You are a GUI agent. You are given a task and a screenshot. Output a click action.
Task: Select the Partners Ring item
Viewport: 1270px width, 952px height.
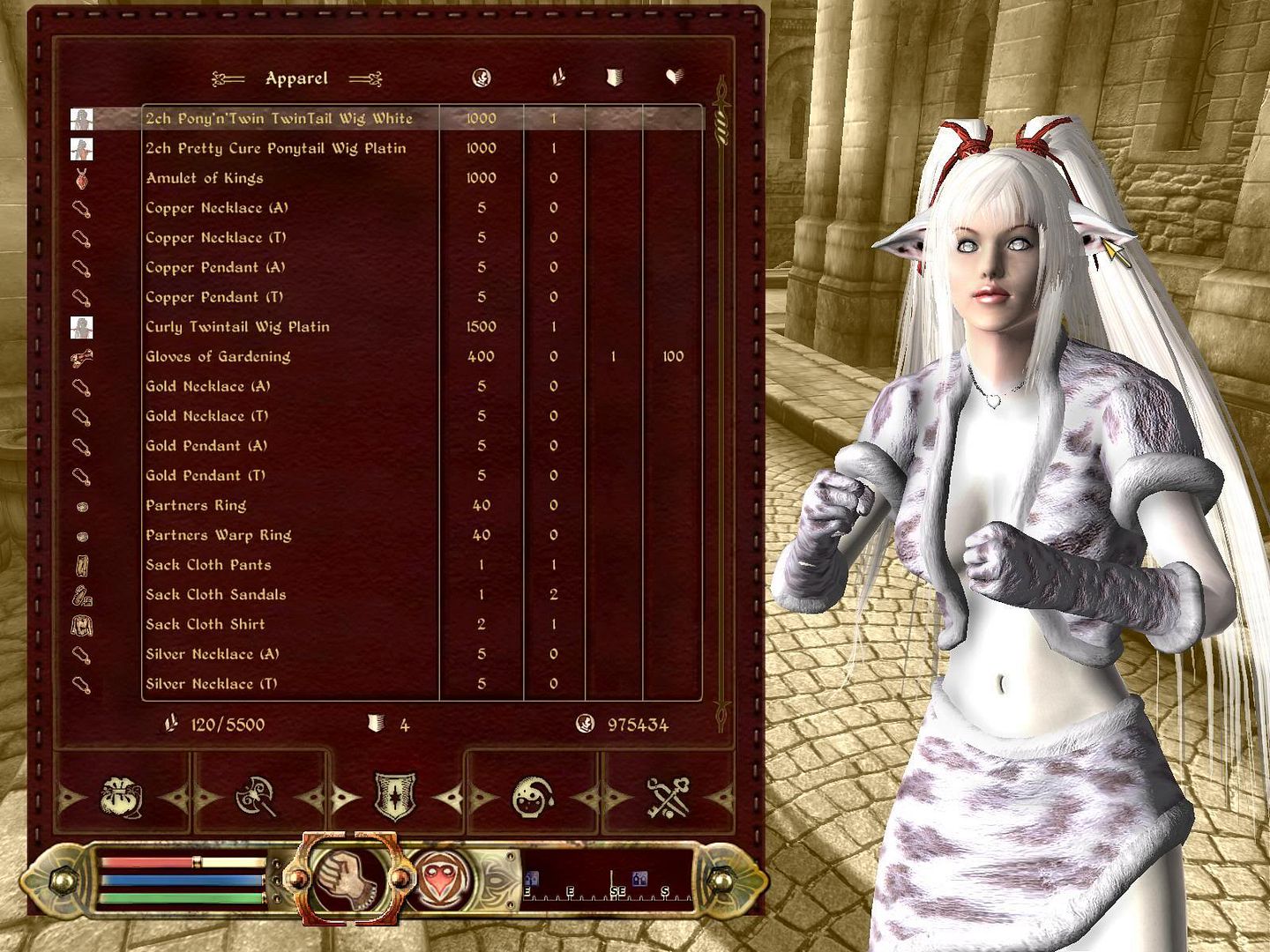click(196, 506)
